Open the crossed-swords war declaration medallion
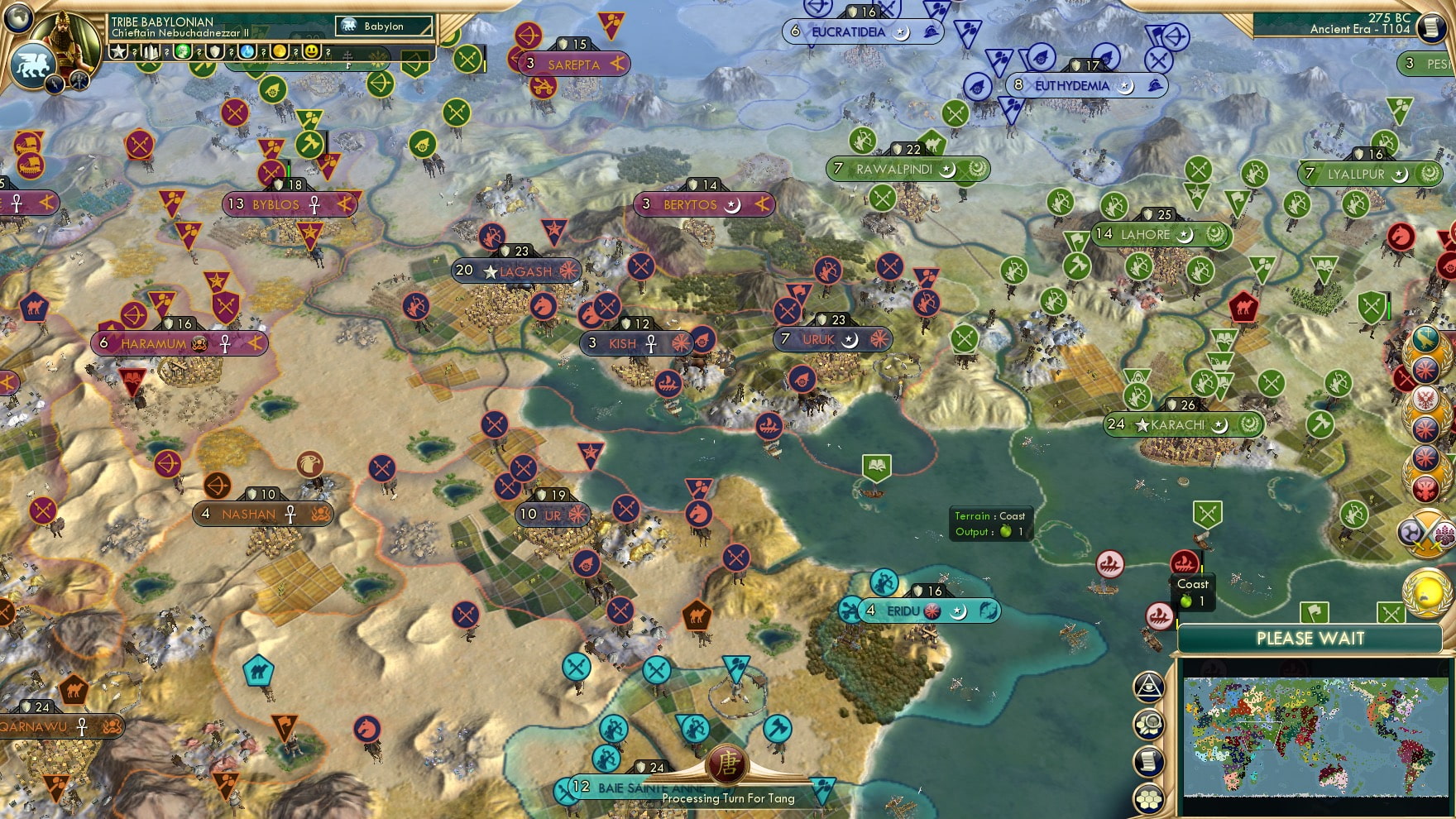This screenshot has width=1456, height=819. click(1426, 529)
